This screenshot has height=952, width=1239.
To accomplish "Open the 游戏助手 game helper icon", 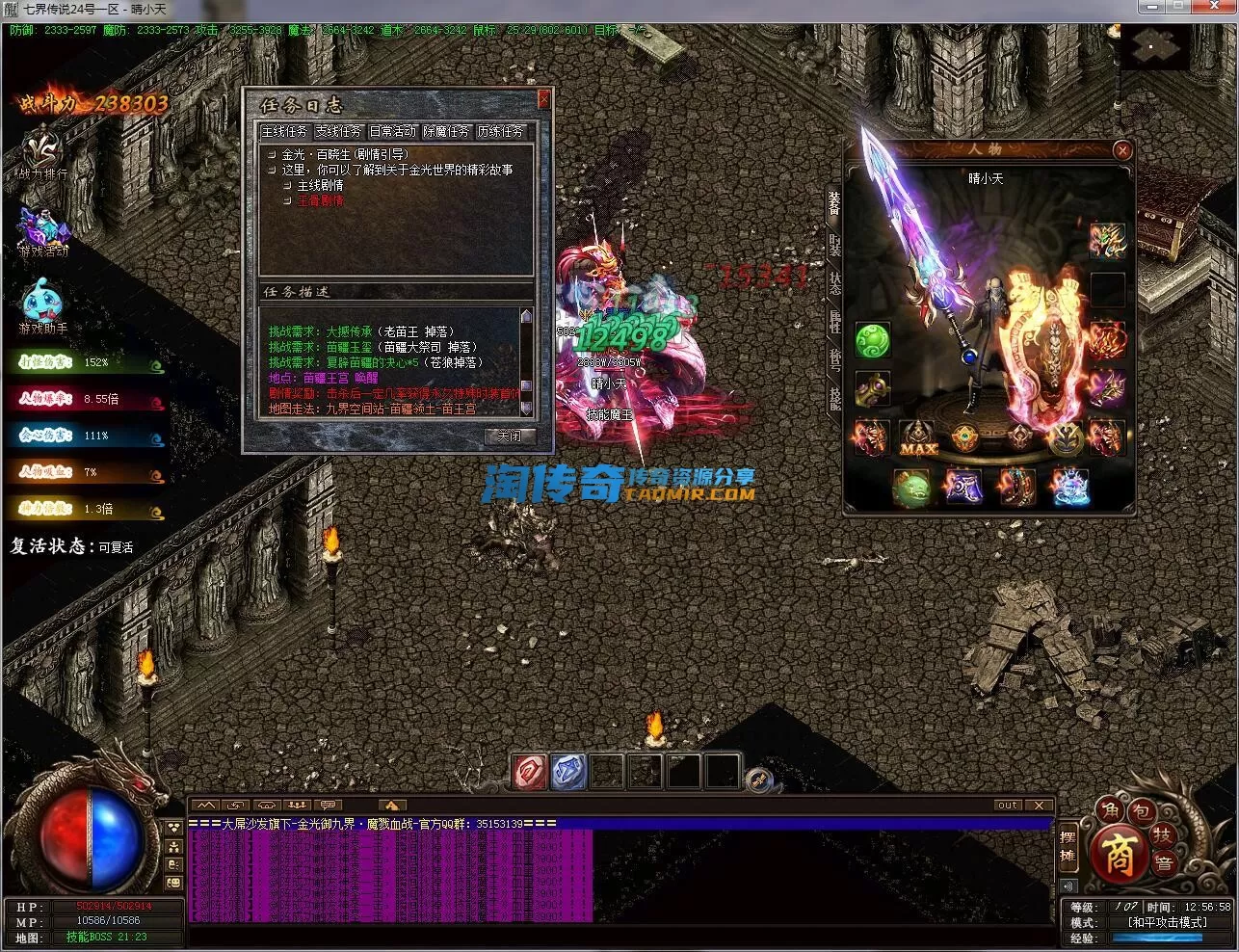I will point(42,305).
